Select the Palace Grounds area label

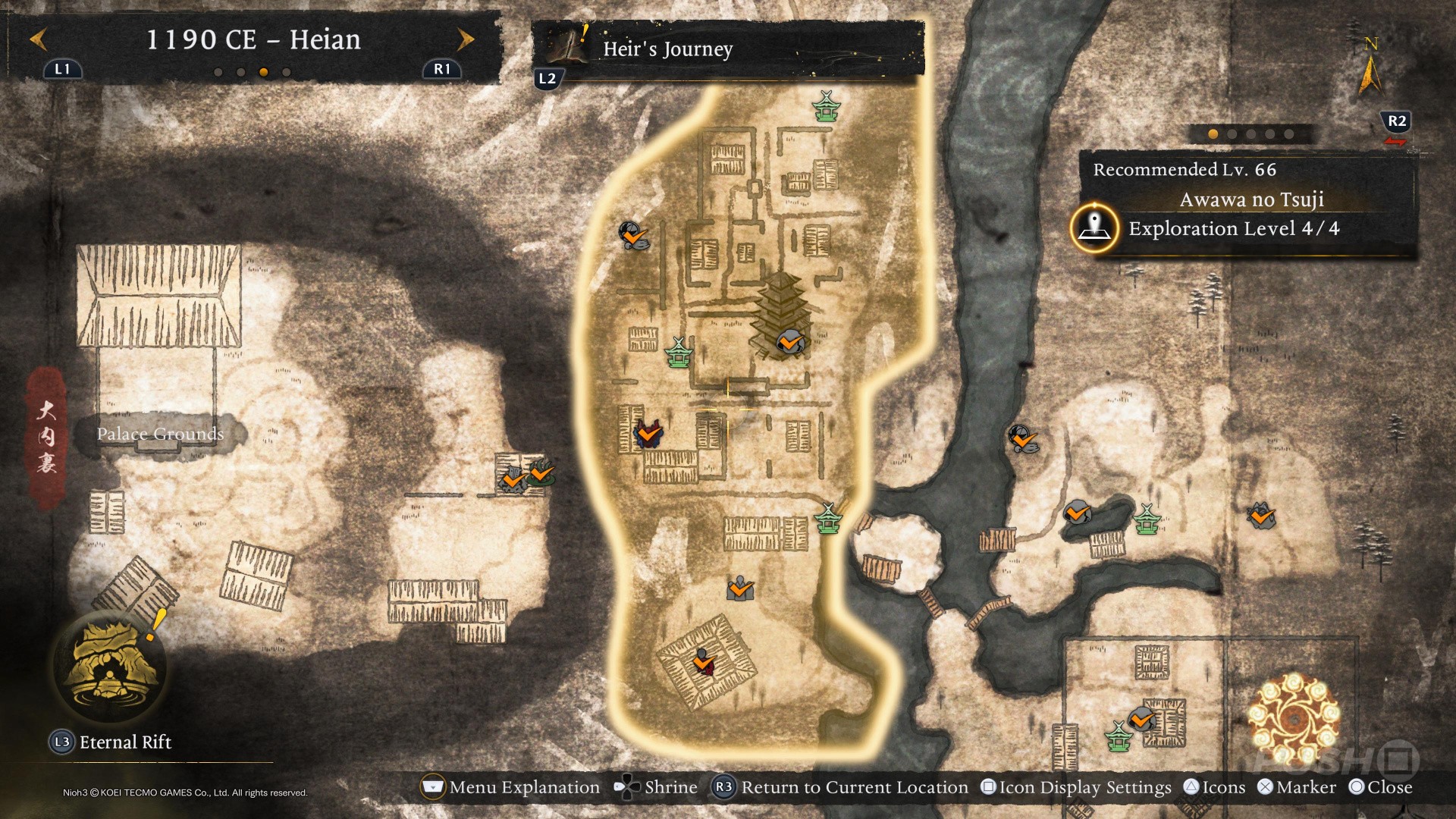point(160,434)
